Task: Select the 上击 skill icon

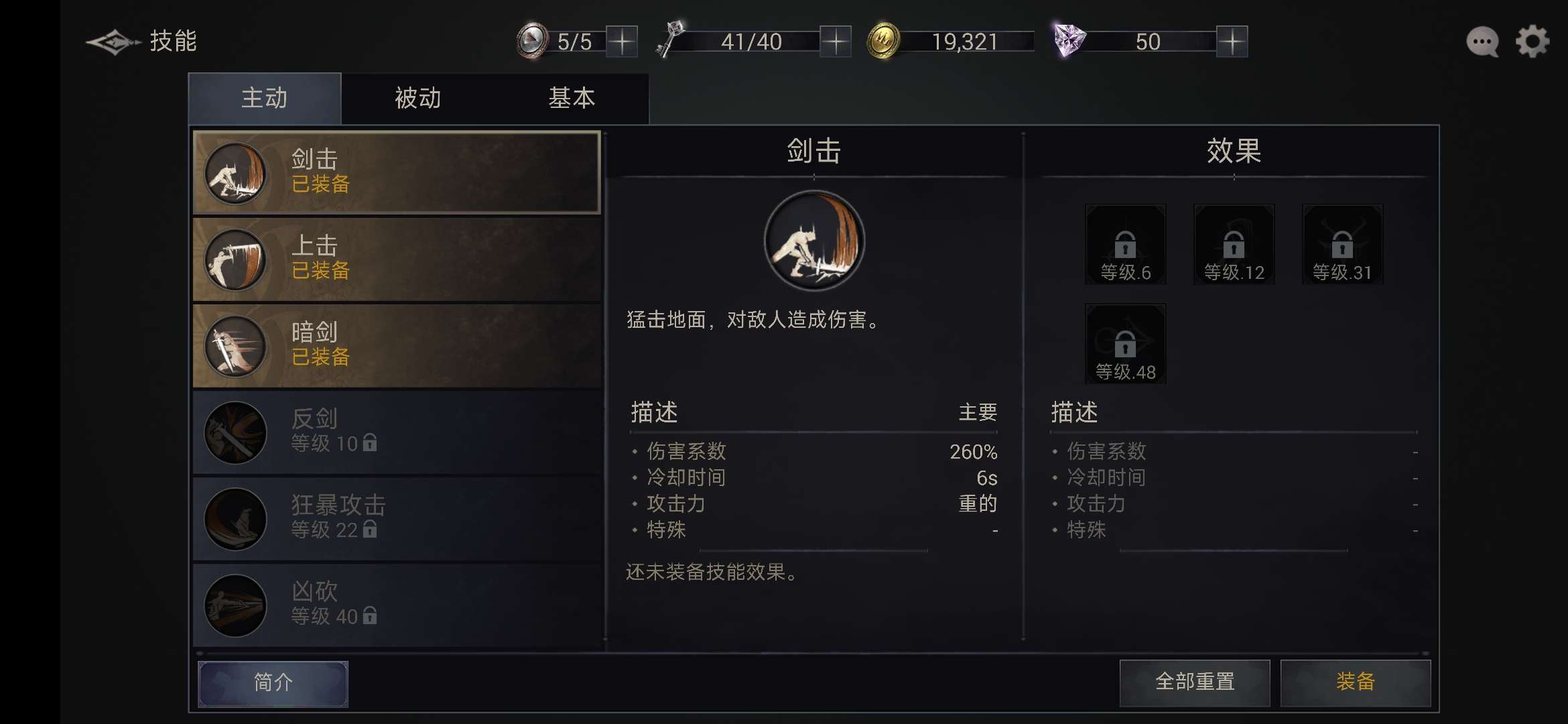Action: [236, 259]
